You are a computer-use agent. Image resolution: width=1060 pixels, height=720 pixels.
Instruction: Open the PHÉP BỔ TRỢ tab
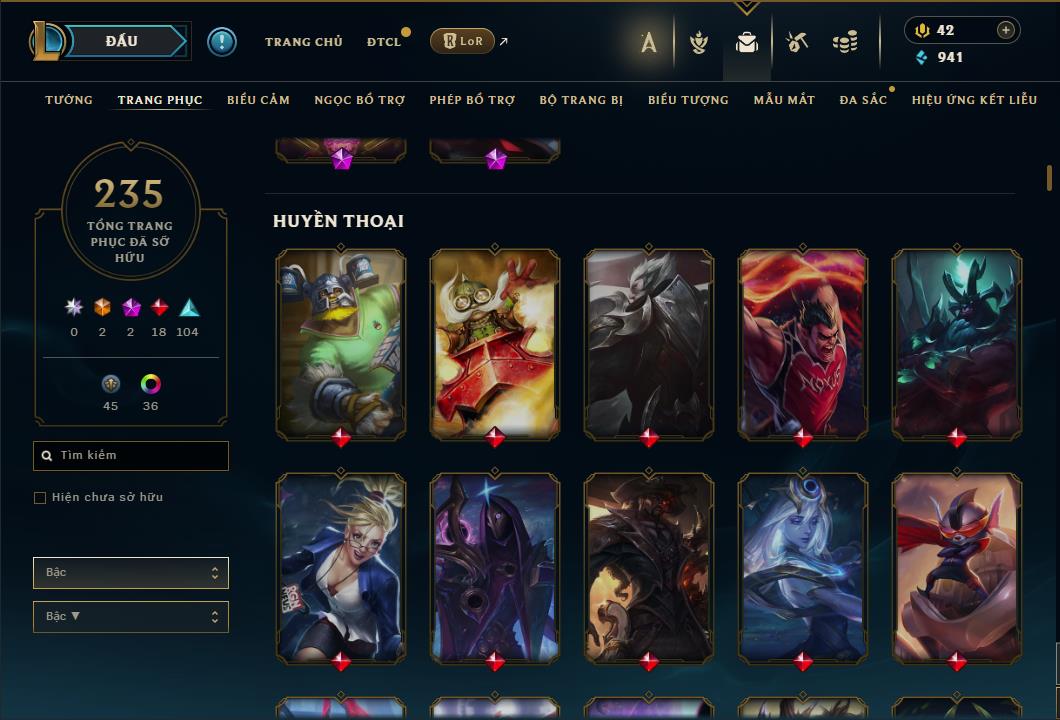[472, 100]
